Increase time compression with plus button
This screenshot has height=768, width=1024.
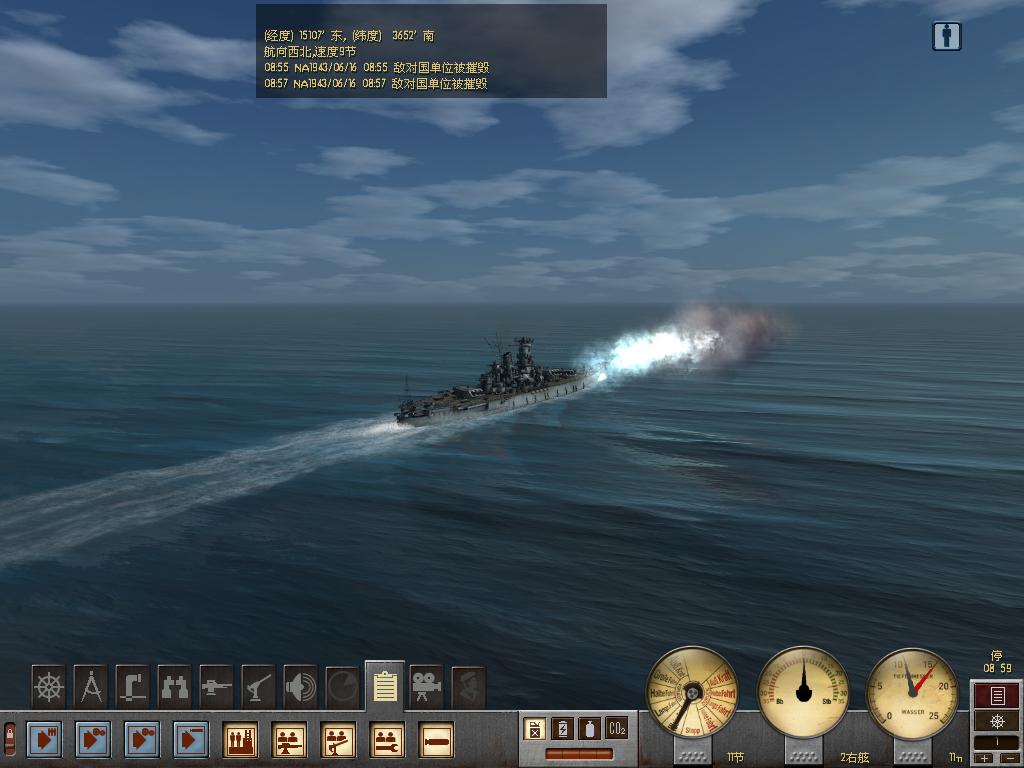[985, 758]
